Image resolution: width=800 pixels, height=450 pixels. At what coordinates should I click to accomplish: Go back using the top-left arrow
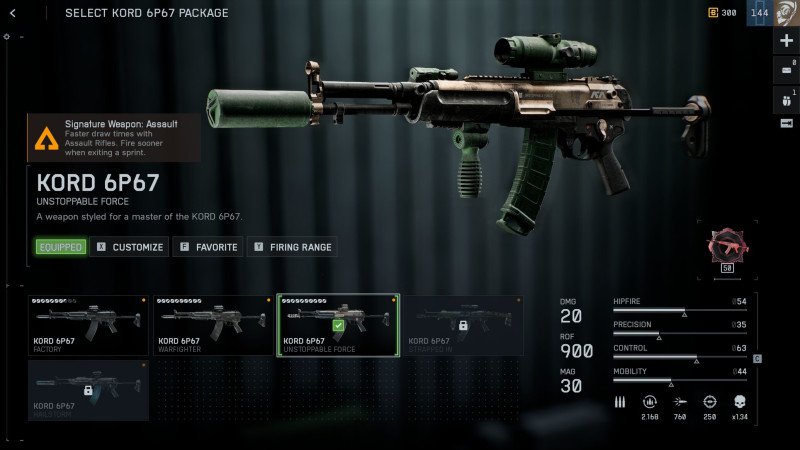pyautogui.click(x=13, y=13)
